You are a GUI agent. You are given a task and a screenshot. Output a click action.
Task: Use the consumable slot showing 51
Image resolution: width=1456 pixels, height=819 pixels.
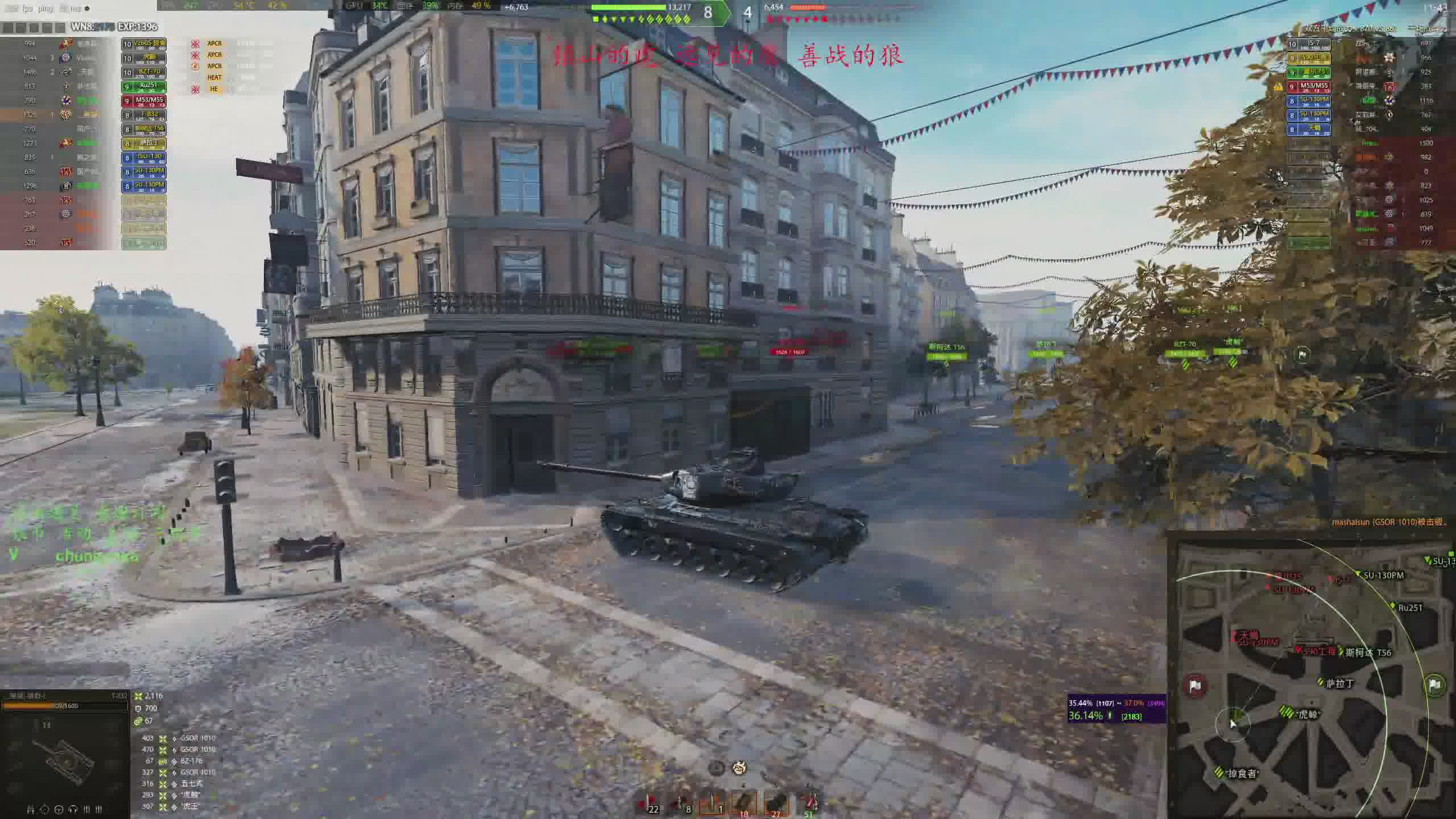point(809,803)
